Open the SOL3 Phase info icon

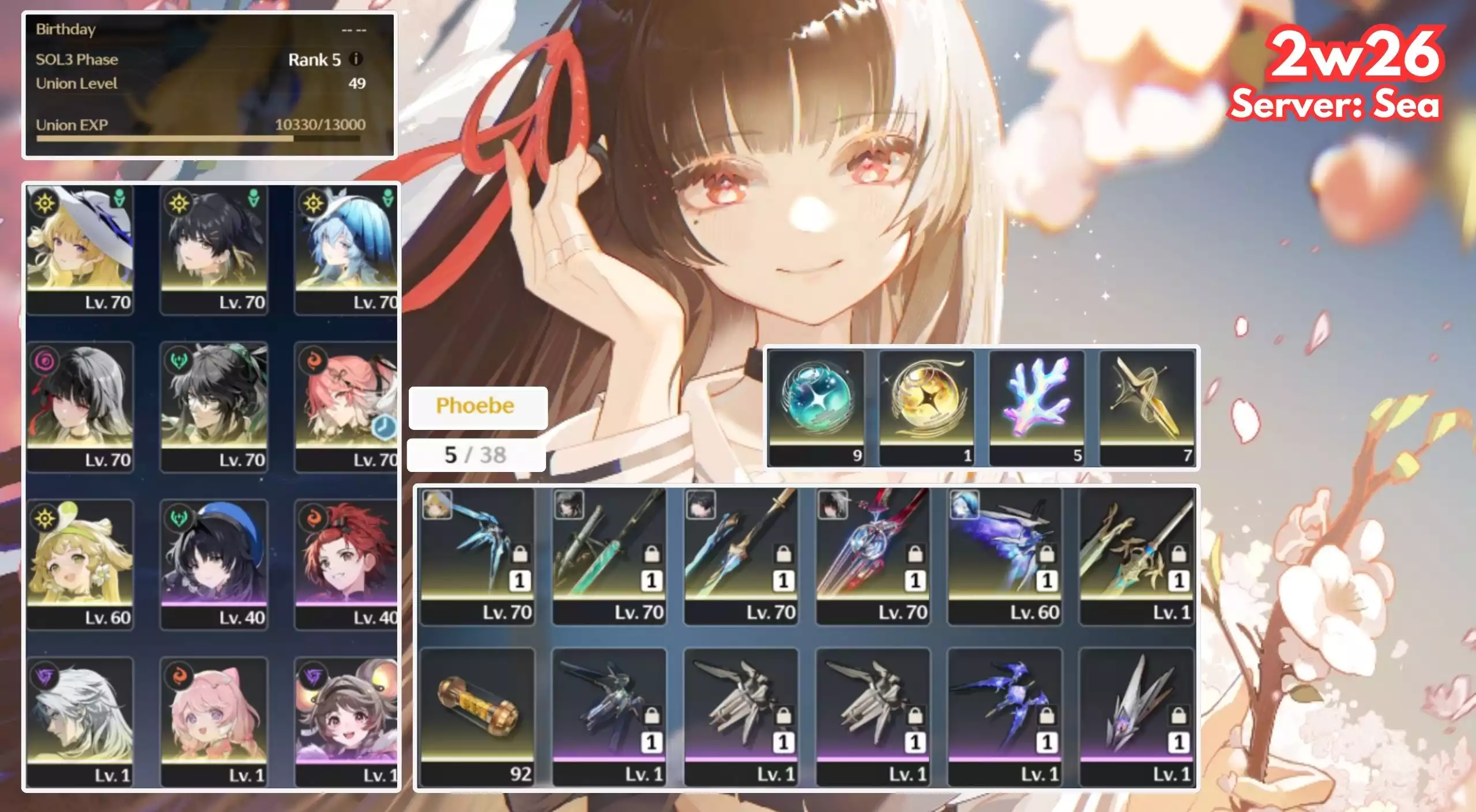[356, 59]
